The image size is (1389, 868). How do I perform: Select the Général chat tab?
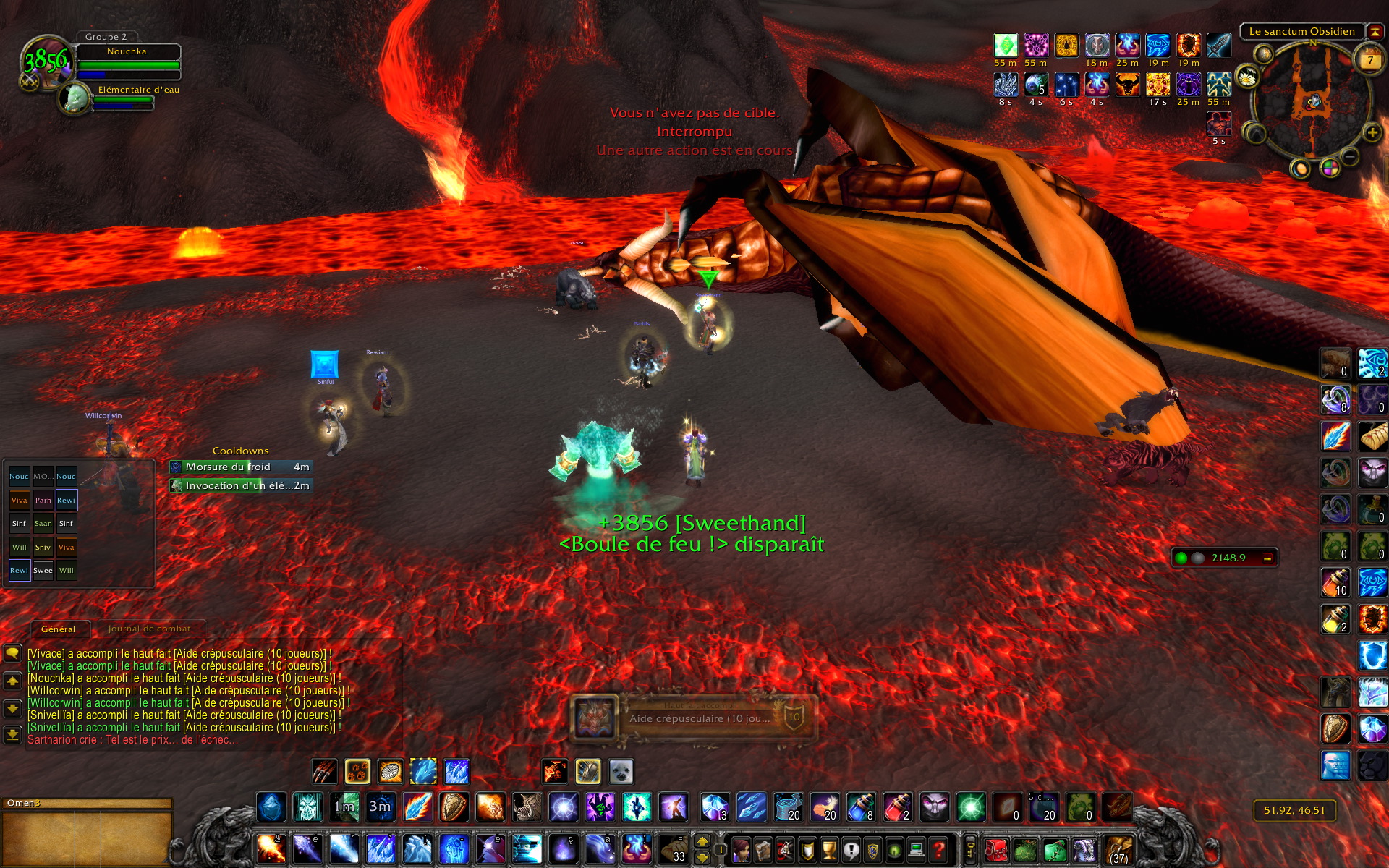(x=58, y=629)
